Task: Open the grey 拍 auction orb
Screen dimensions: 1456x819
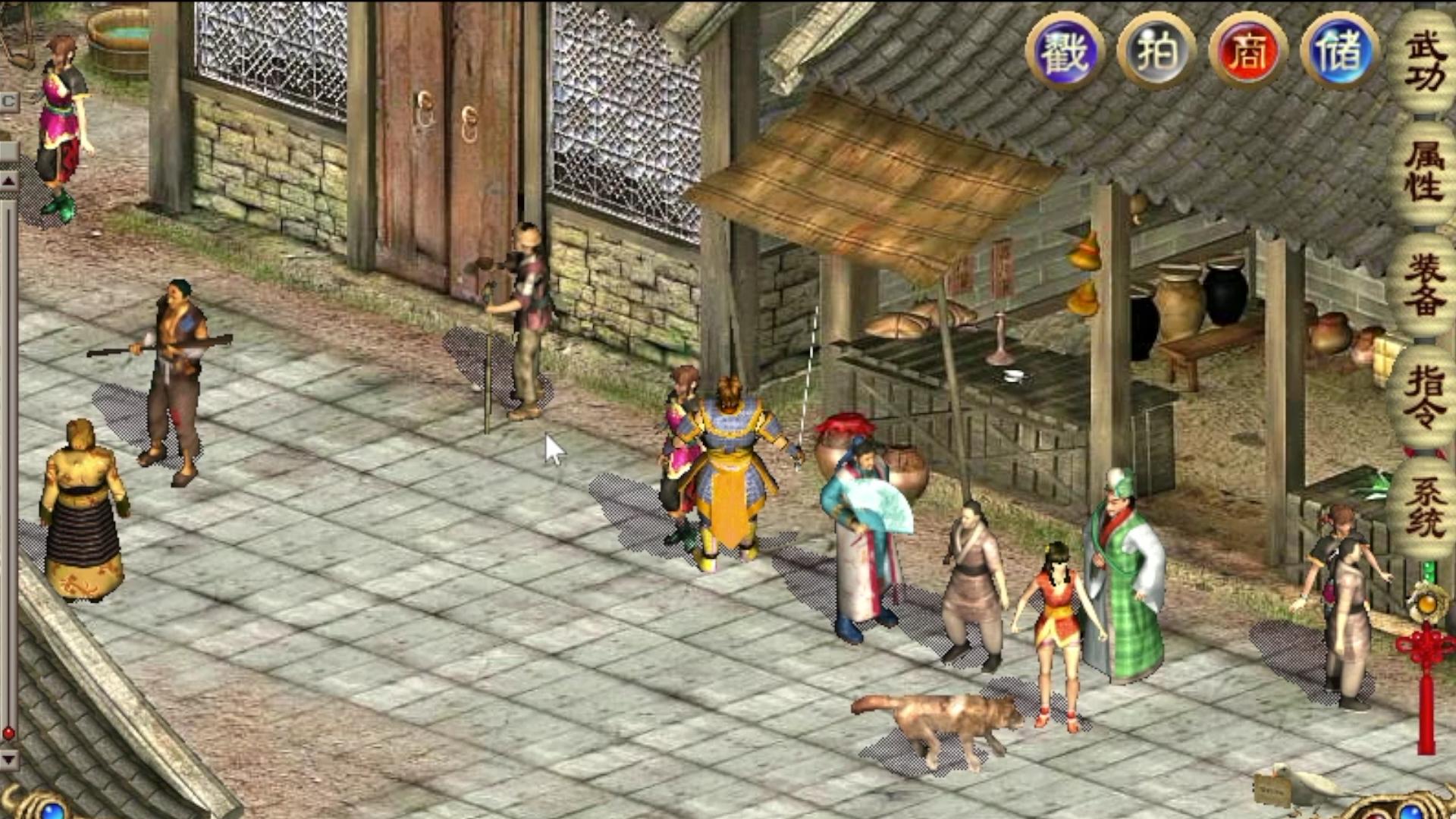Action: pos(1156,52)
